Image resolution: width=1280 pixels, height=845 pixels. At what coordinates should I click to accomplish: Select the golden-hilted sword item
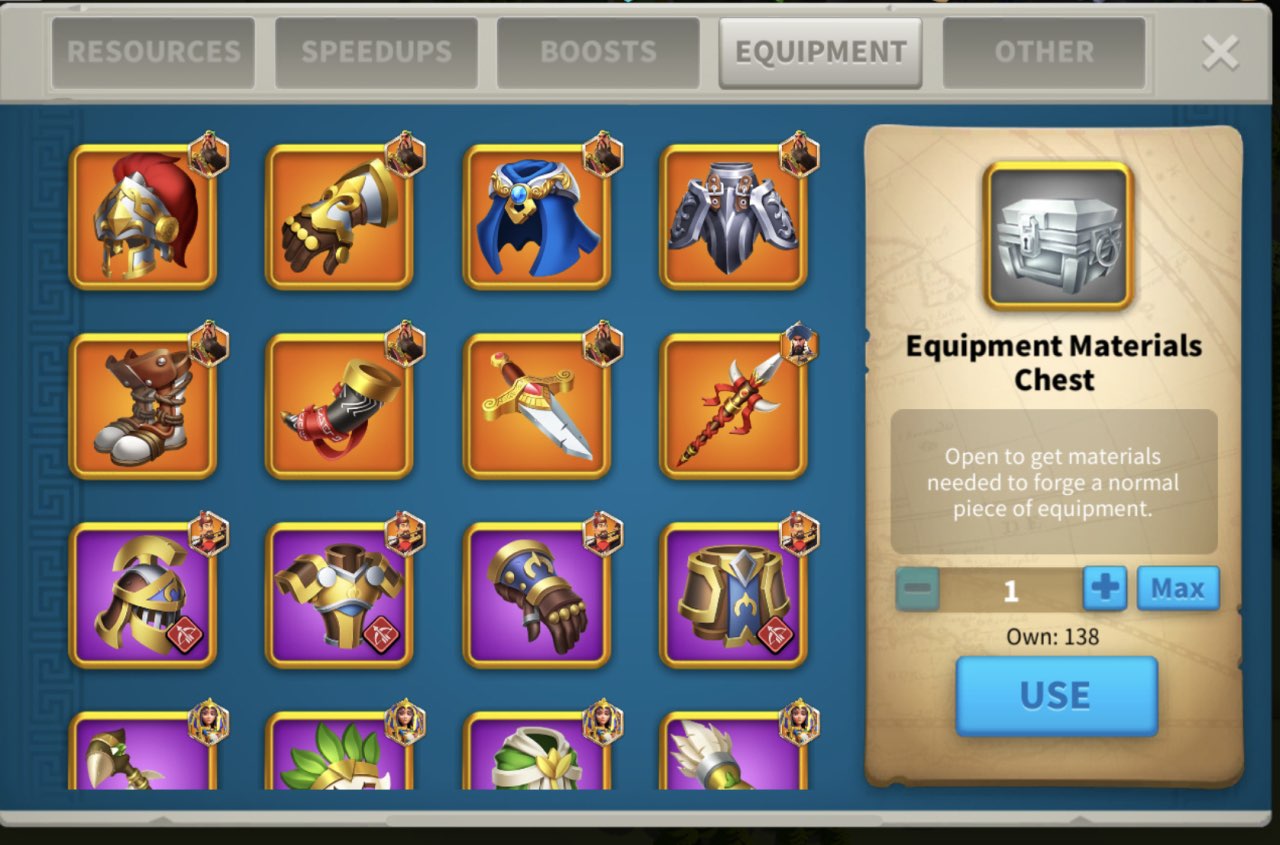537,406
